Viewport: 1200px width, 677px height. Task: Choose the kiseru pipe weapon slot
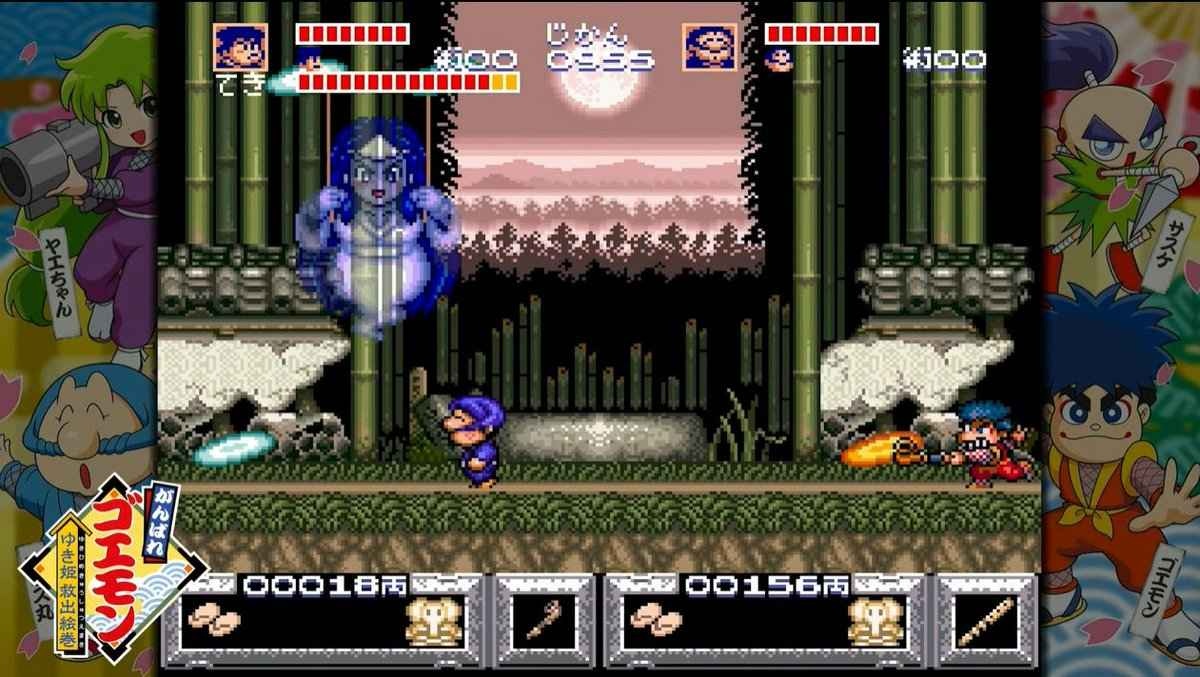(542, 624)
